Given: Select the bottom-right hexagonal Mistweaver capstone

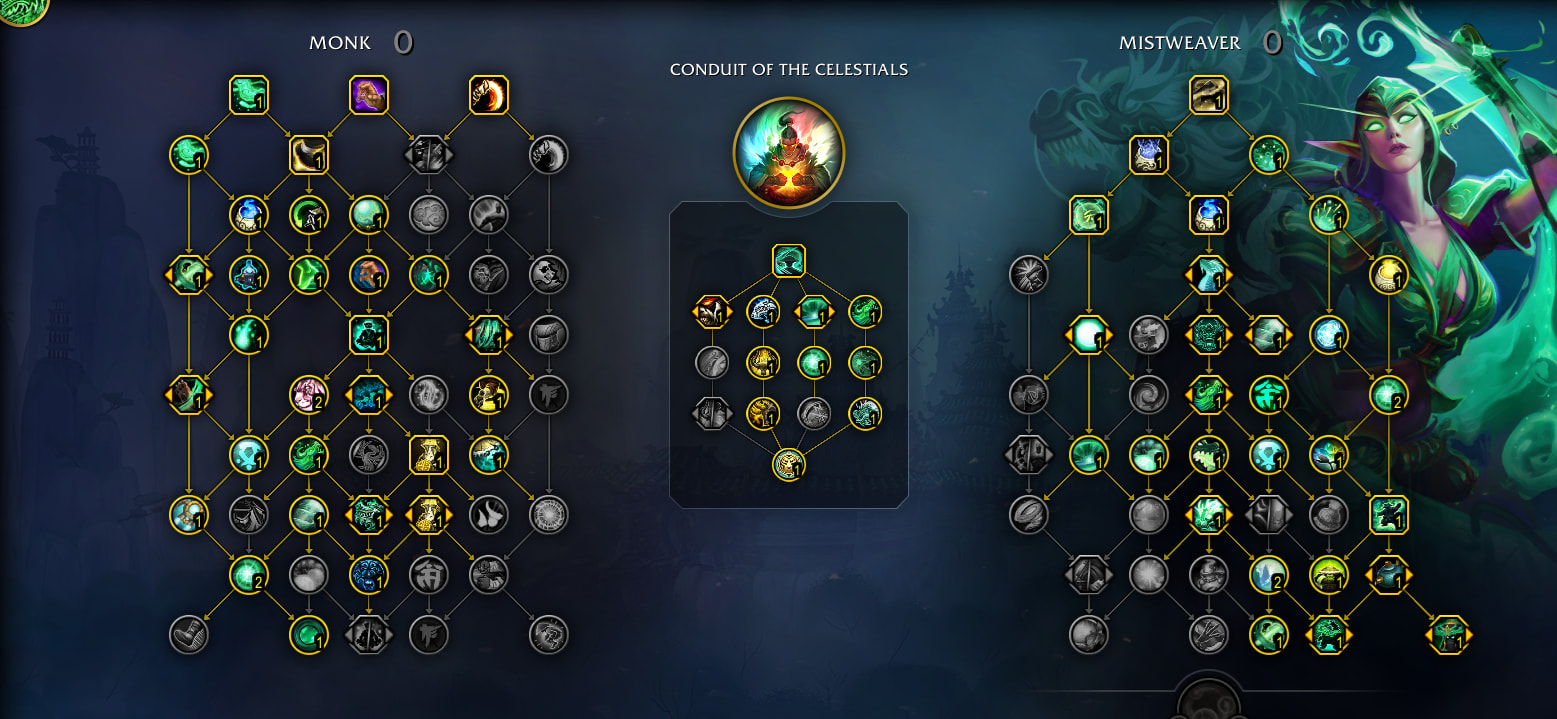Looking at the screenshot, I should pos(1448,635).
